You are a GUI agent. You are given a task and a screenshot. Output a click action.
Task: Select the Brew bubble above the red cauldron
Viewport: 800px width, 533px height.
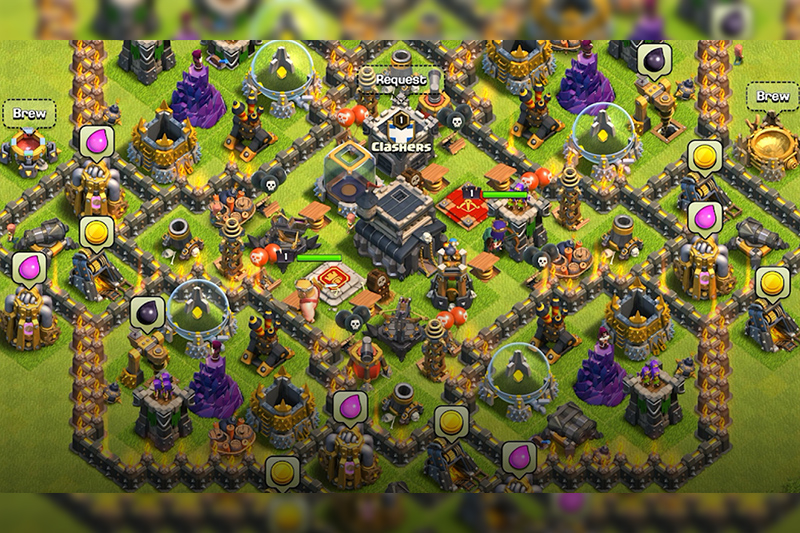pos(28,113)
